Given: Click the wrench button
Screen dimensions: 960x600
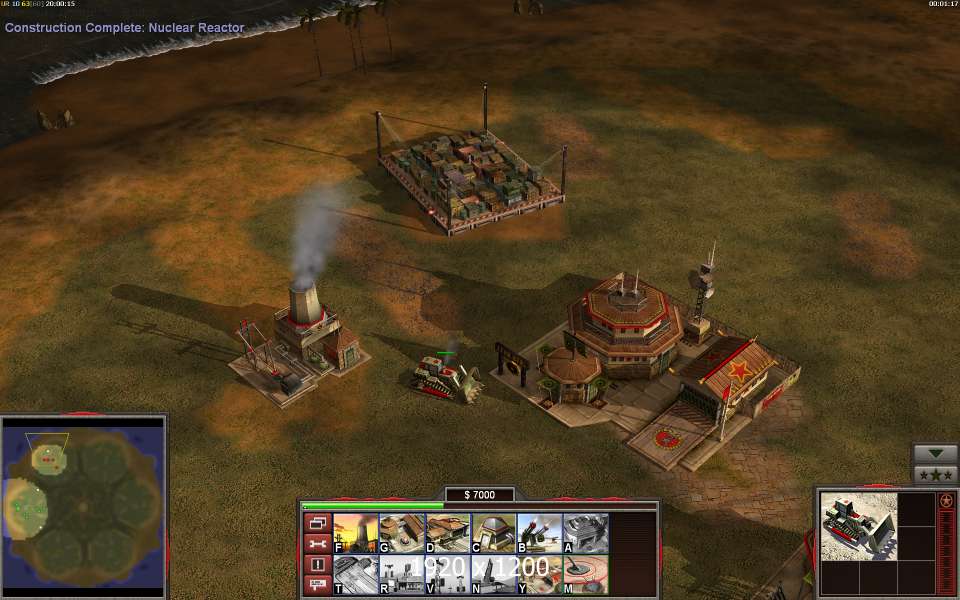Looking at the screenshot, I should point(316,543).
